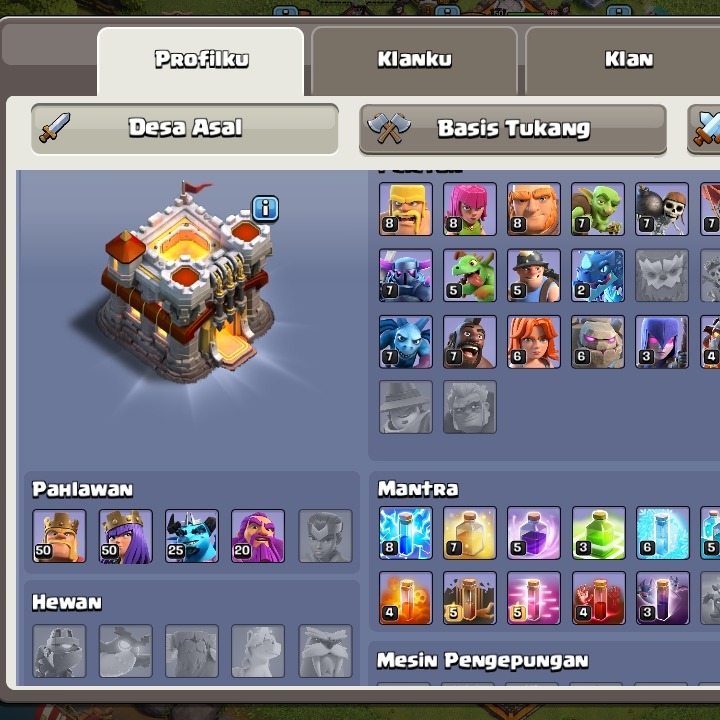Choose the Desa Asal view
The width and height of the screenshot is (720, 720).
[185, 128]
